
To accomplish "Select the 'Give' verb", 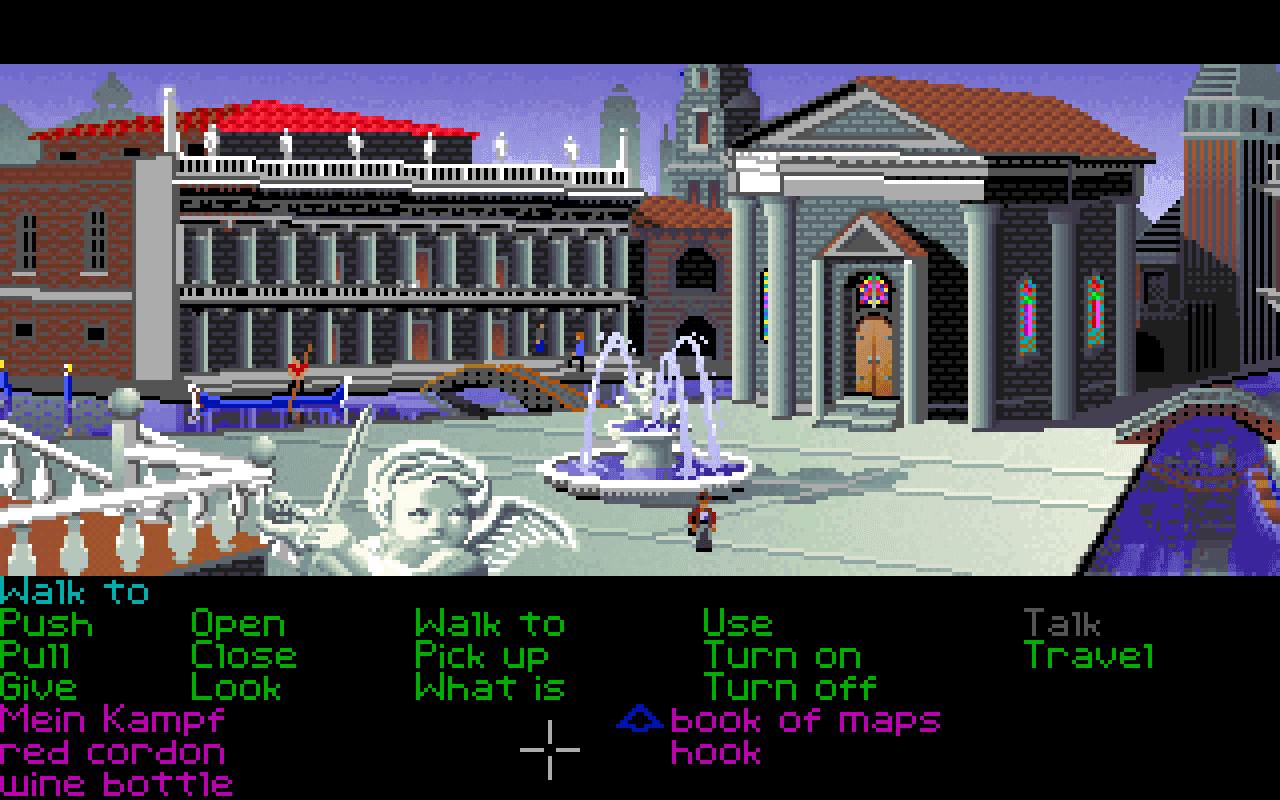I will pos(40,687).
